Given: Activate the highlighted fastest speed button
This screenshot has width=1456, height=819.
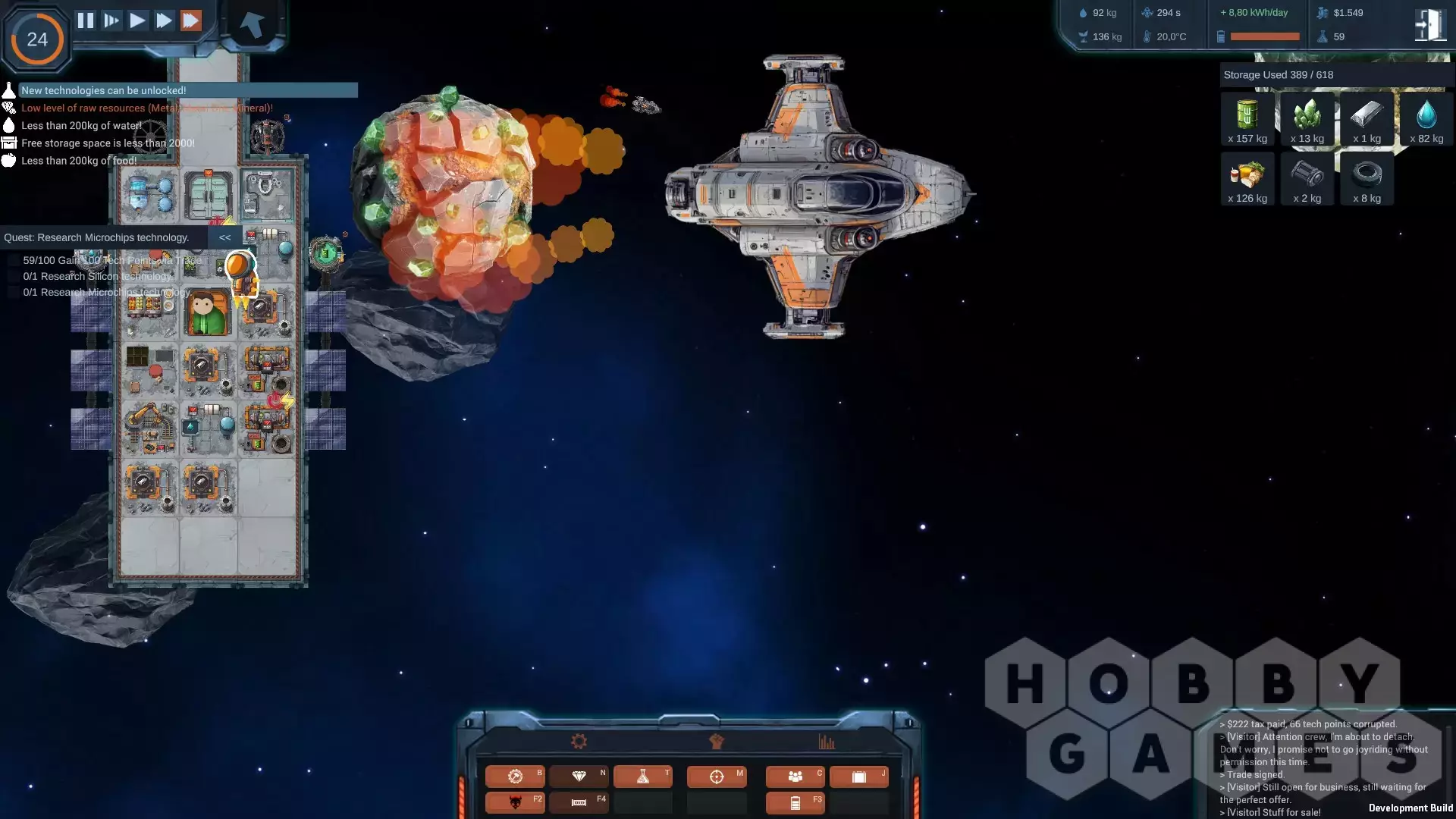Looking at the screenshot, I should point(191,20).
